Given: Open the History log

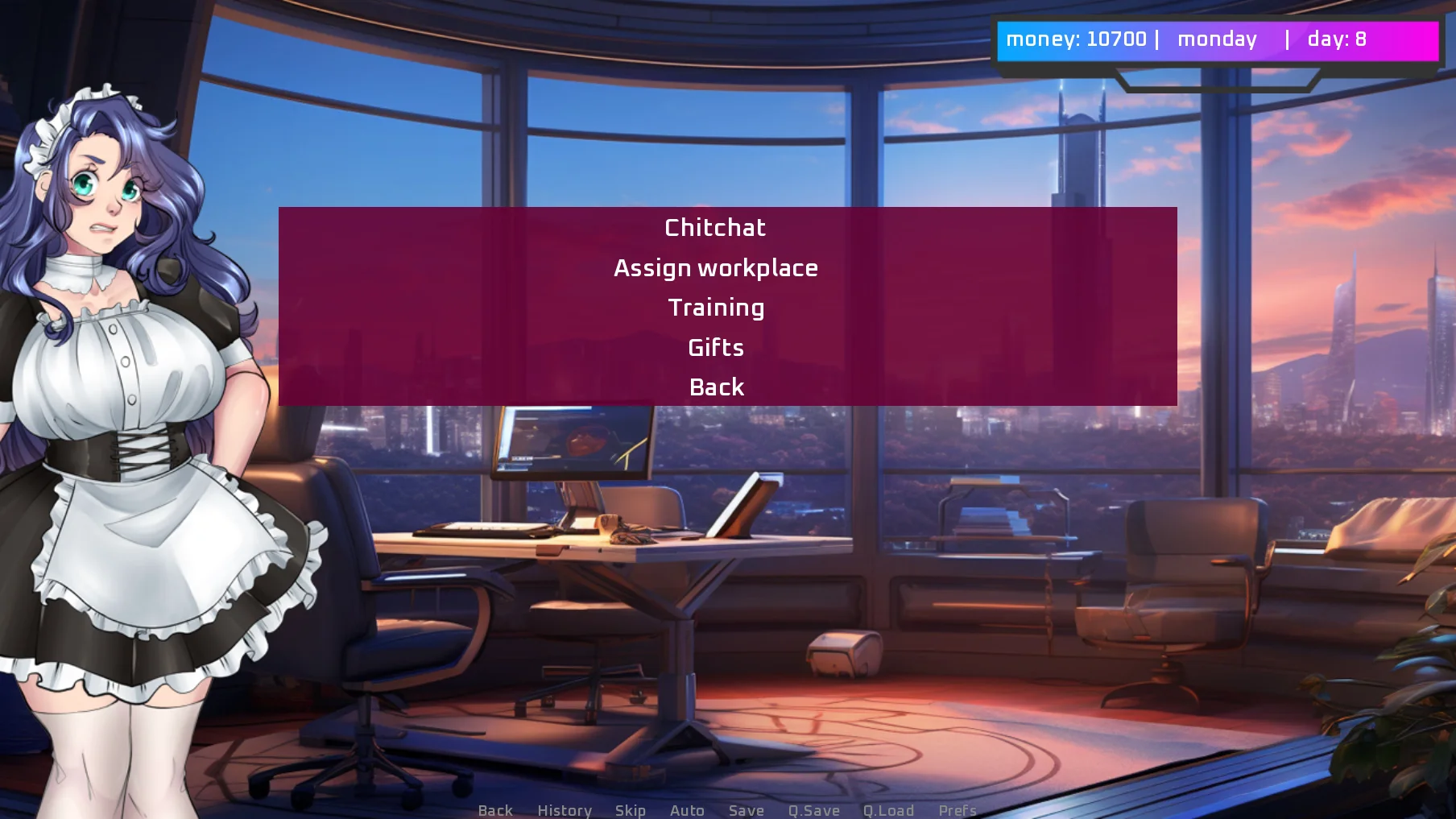Looking at the screenshot, I should [x=565, y=810].
